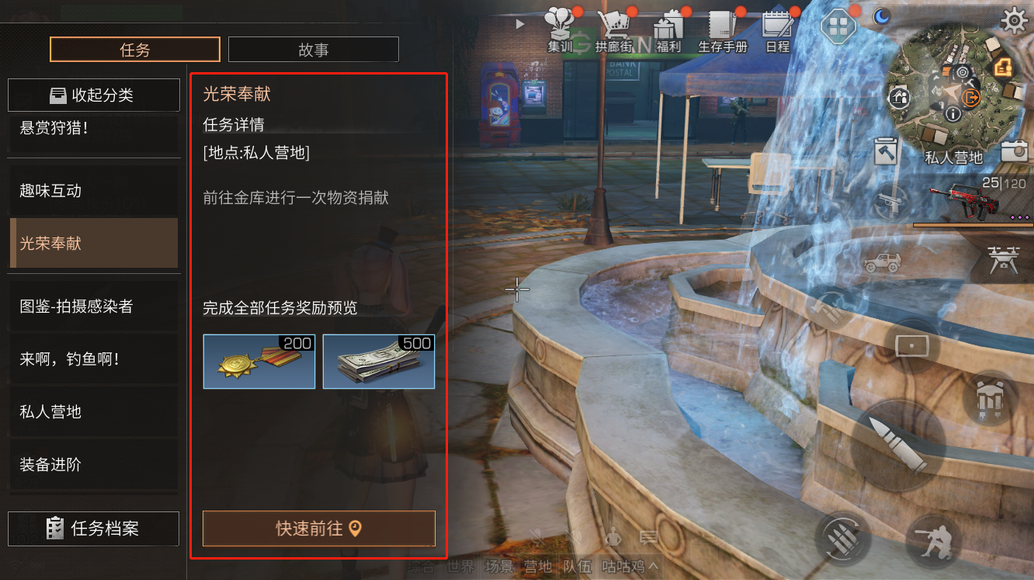Select the 趣味互动 quest entry

click(93, 190)
